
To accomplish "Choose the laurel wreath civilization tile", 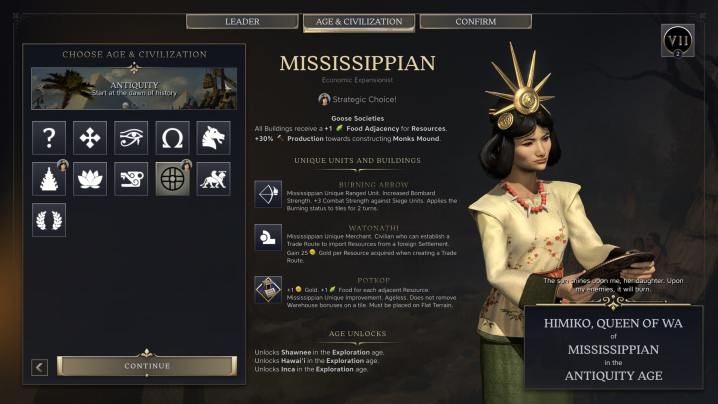I will (50, 220).
